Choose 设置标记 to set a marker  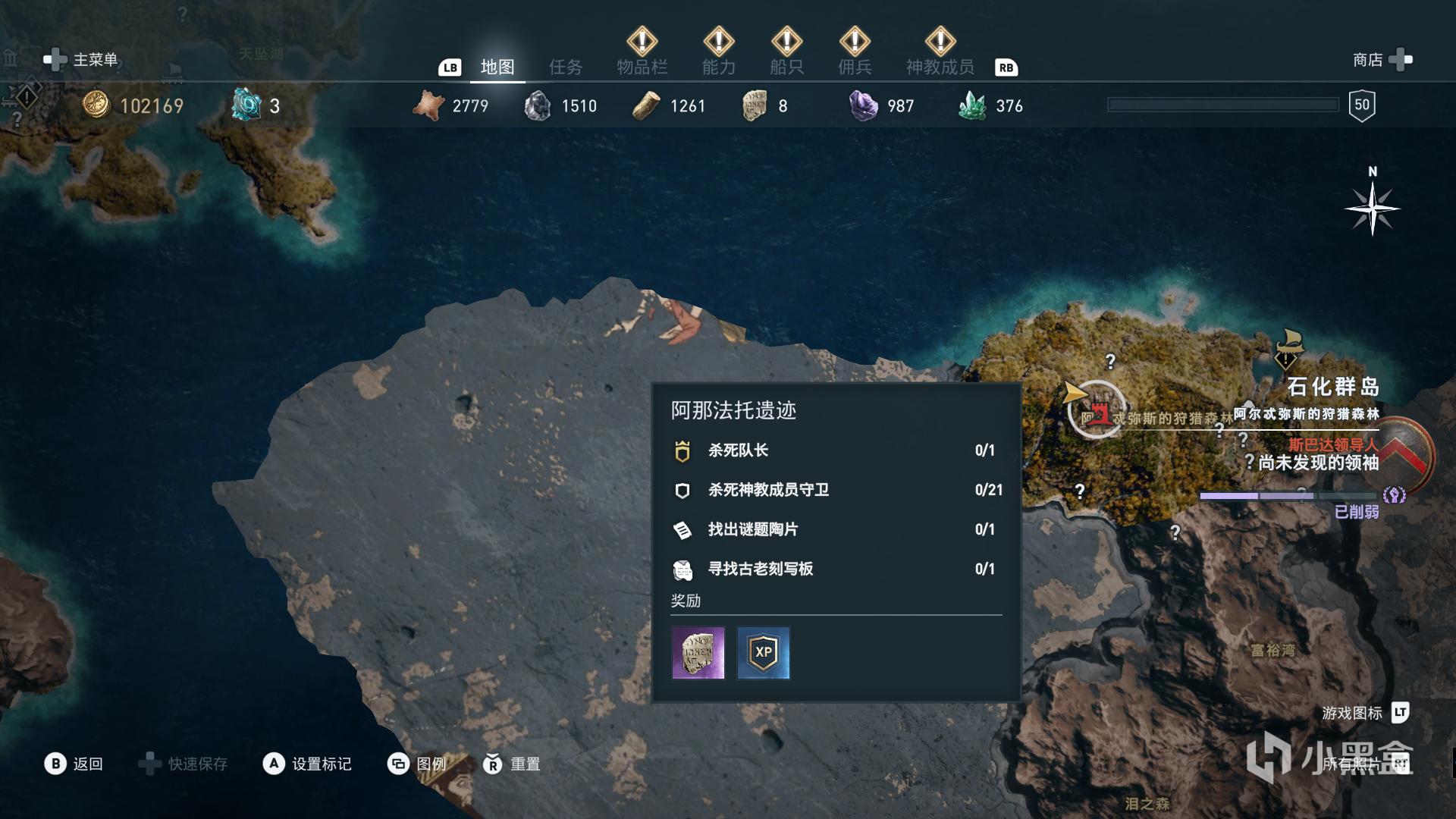pyautogui.click(x=307, y=764)
